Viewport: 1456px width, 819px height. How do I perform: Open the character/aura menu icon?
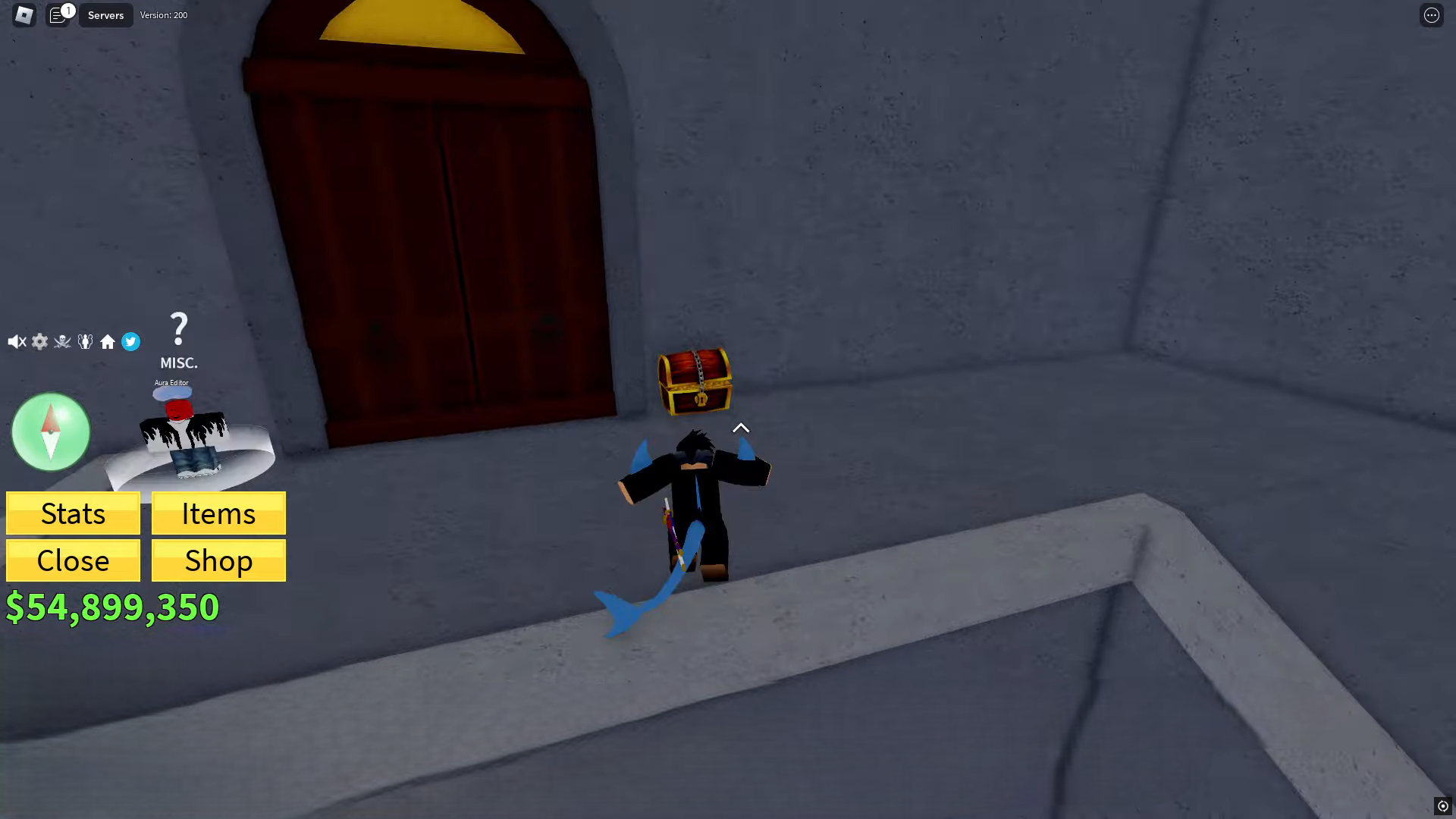point(85,341)
